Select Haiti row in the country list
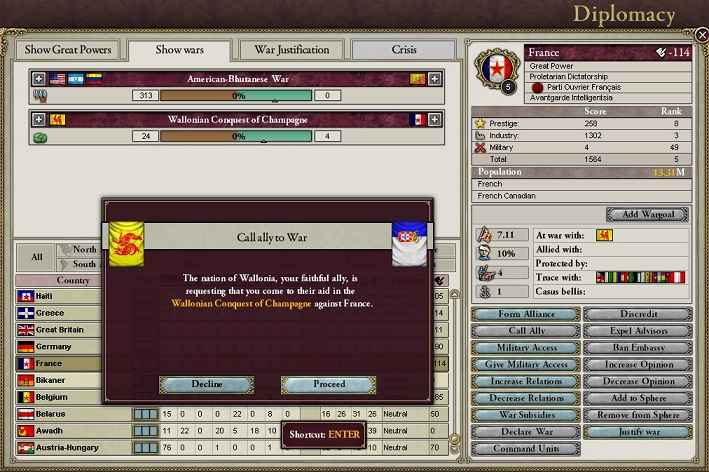 tap(68, 296)
